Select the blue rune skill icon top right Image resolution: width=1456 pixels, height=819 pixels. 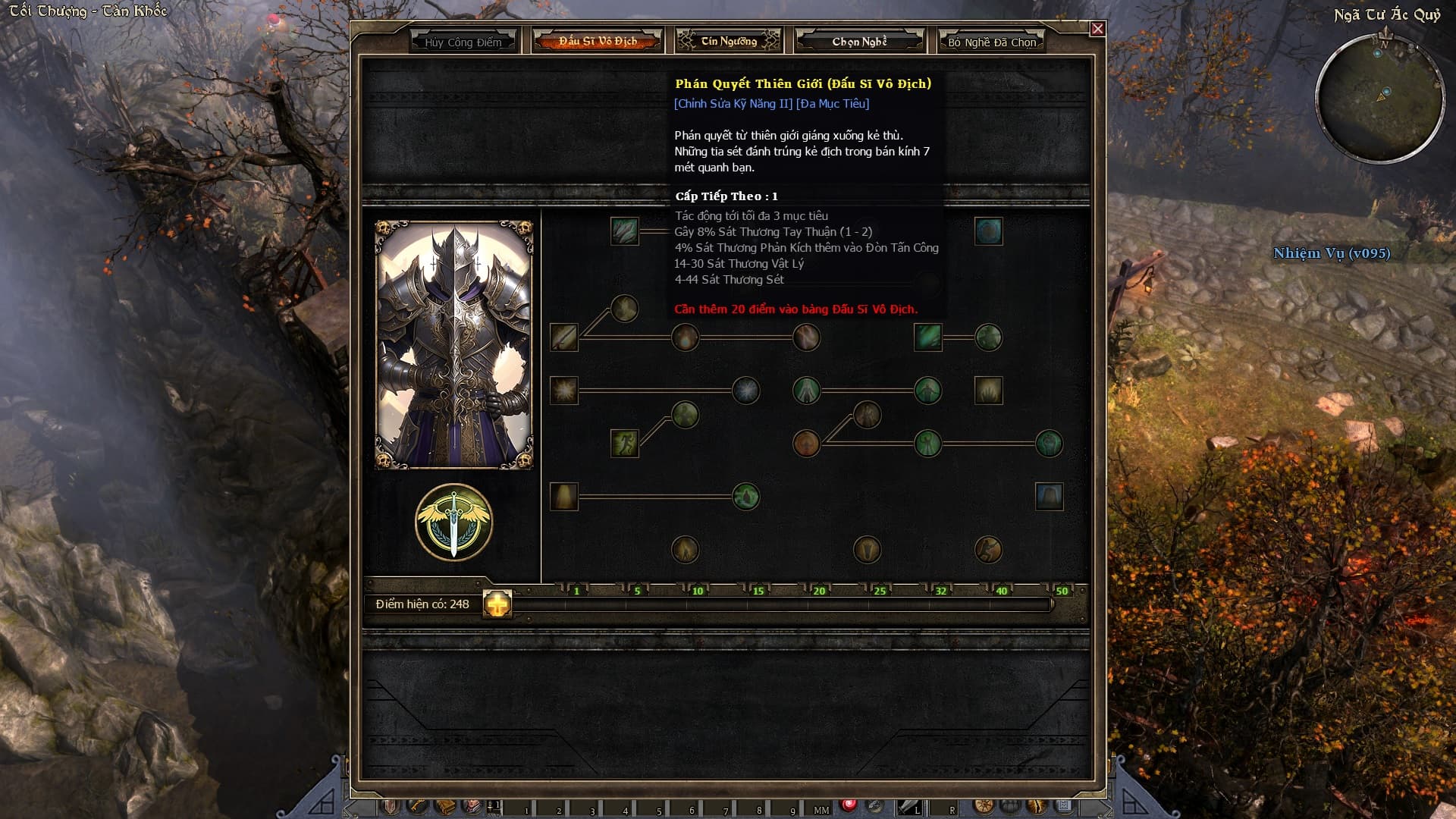tap(988, 231)
